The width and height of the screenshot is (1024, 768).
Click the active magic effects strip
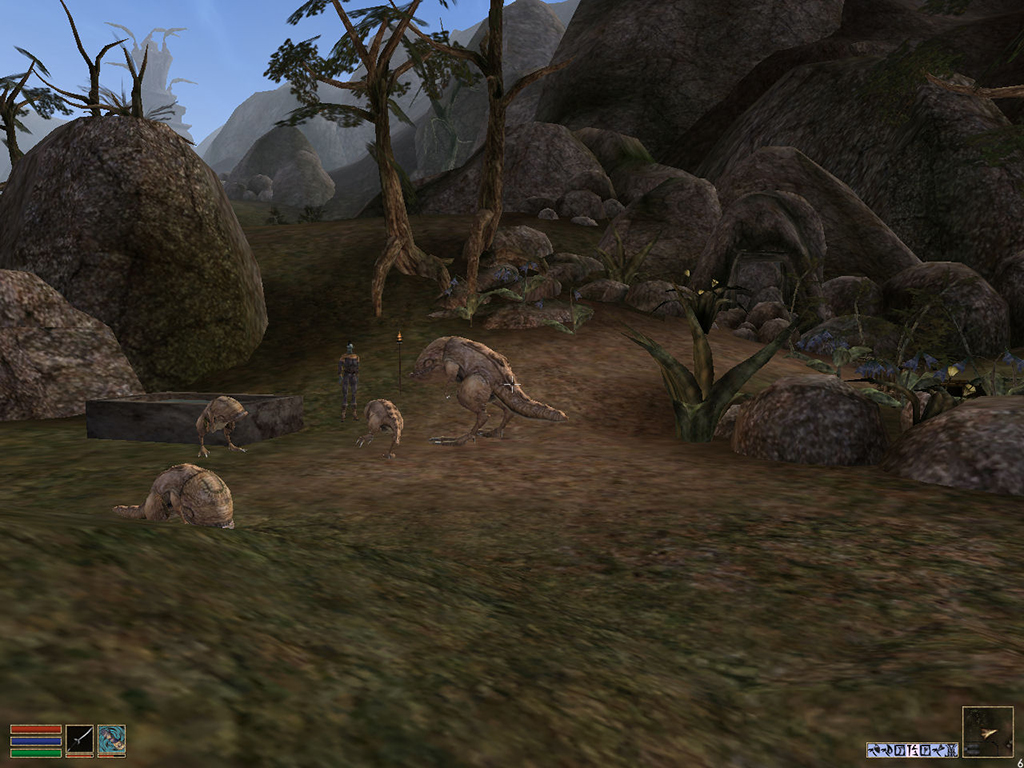tap(912, 749)
